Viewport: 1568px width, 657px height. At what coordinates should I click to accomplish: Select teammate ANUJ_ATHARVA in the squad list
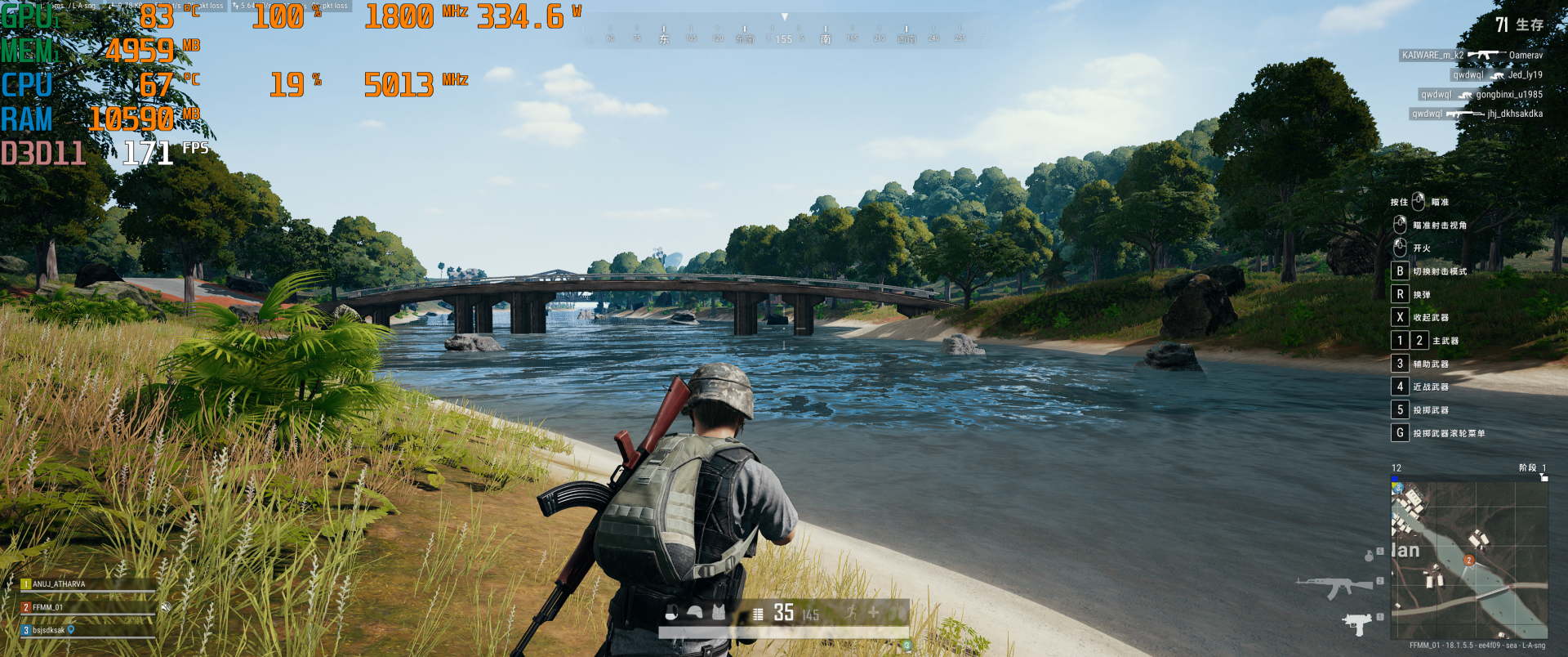coord(59,584)
